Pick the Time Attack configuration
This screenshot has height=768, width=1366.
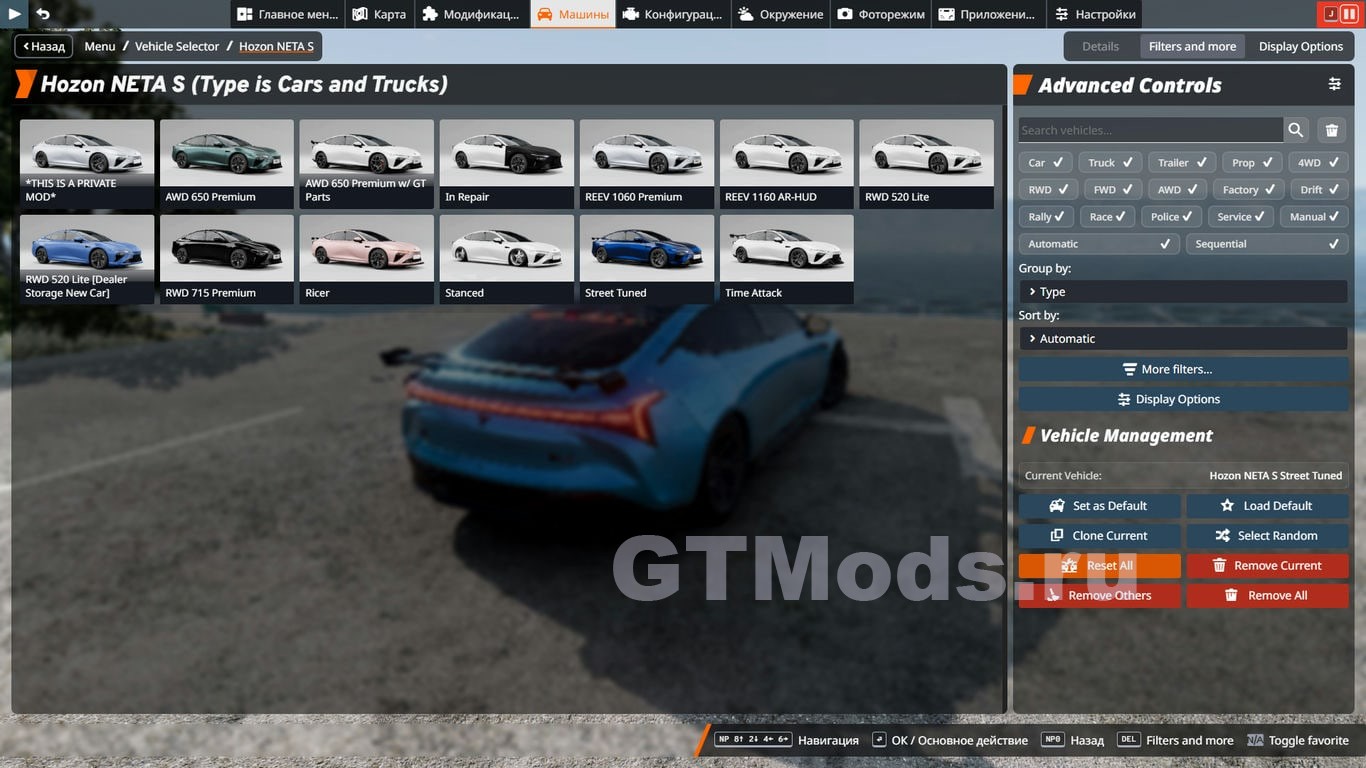tap(787, 259)
